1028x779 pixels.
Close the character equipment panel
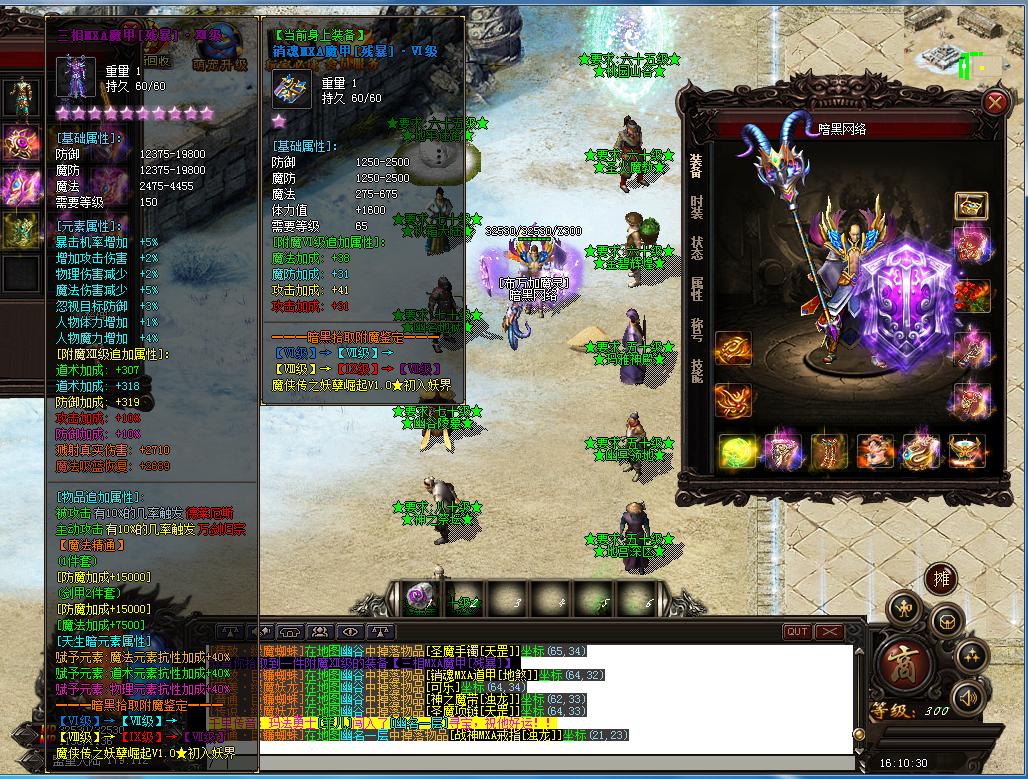[x=995, y=103]
